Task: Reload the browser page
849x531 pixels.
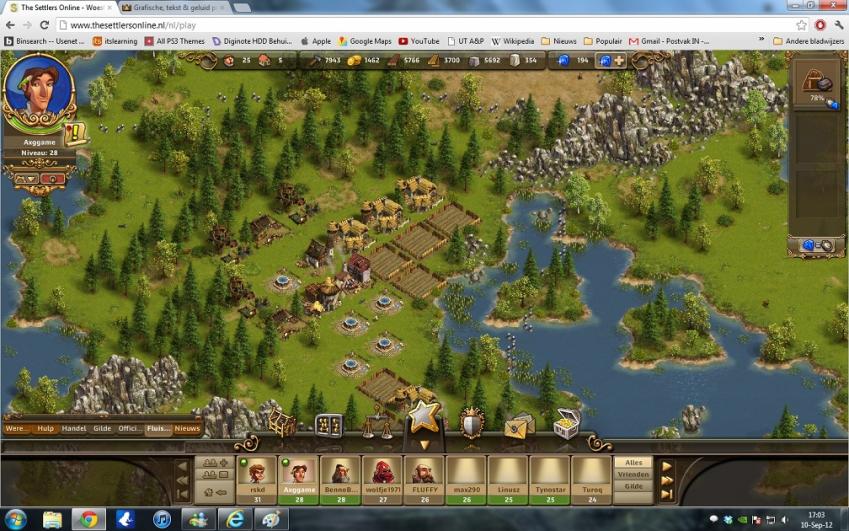Action: [x=44, y=24]
